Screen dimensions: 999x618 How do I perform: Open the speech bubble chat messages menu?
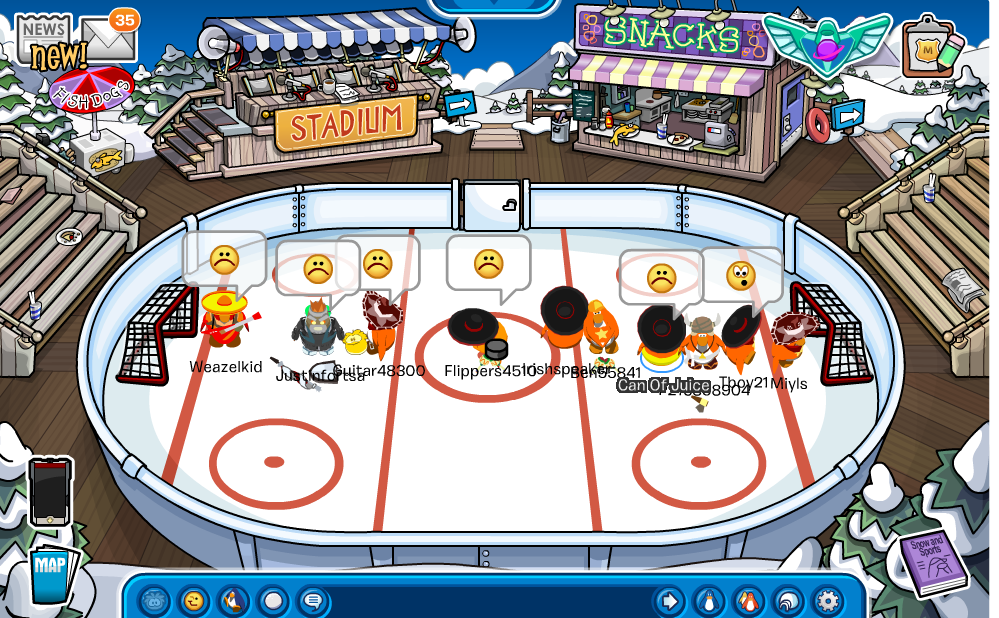pyautogui.click(x=313, y=601)
